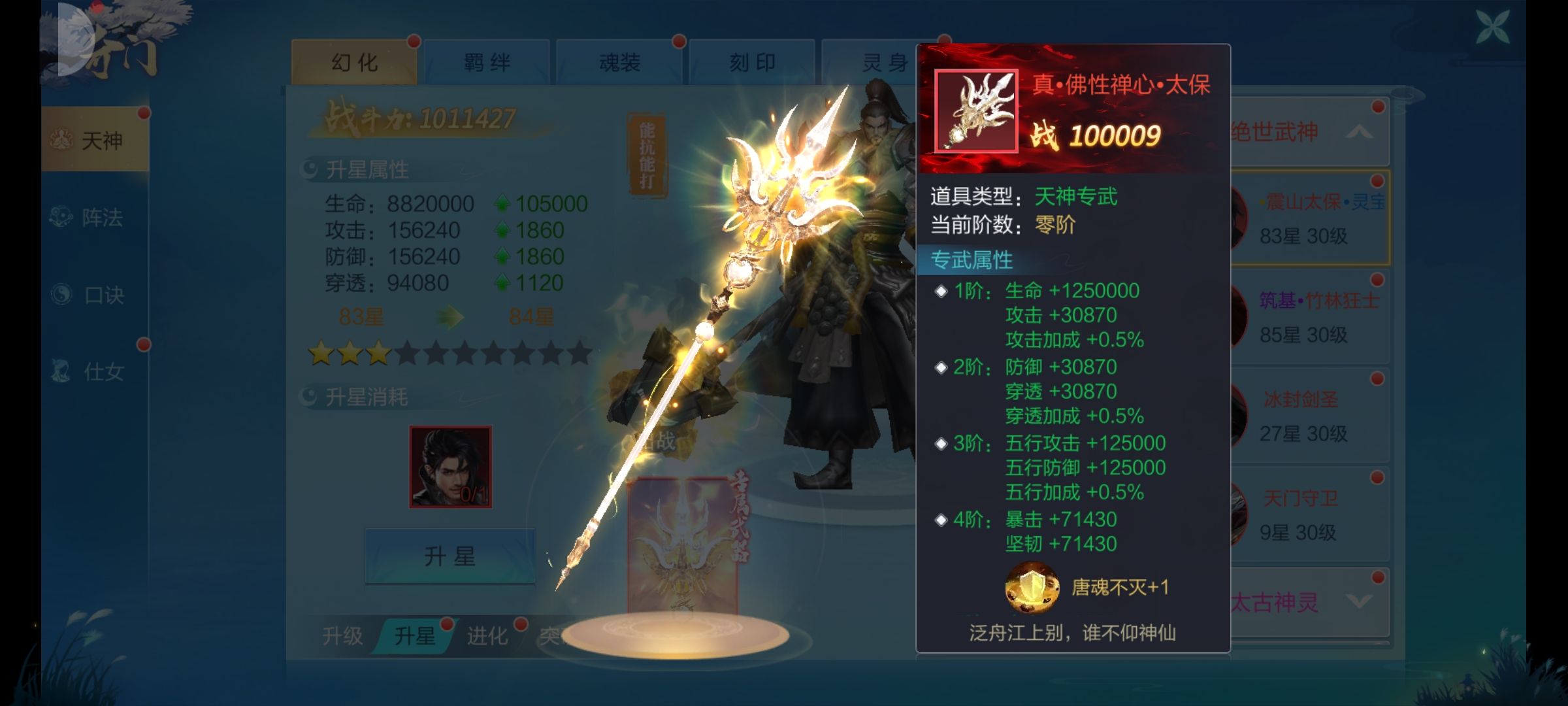Select the hero portrait star-up material slot
The width and height of the screenshot is (1568, 706).
pos(450,467)
